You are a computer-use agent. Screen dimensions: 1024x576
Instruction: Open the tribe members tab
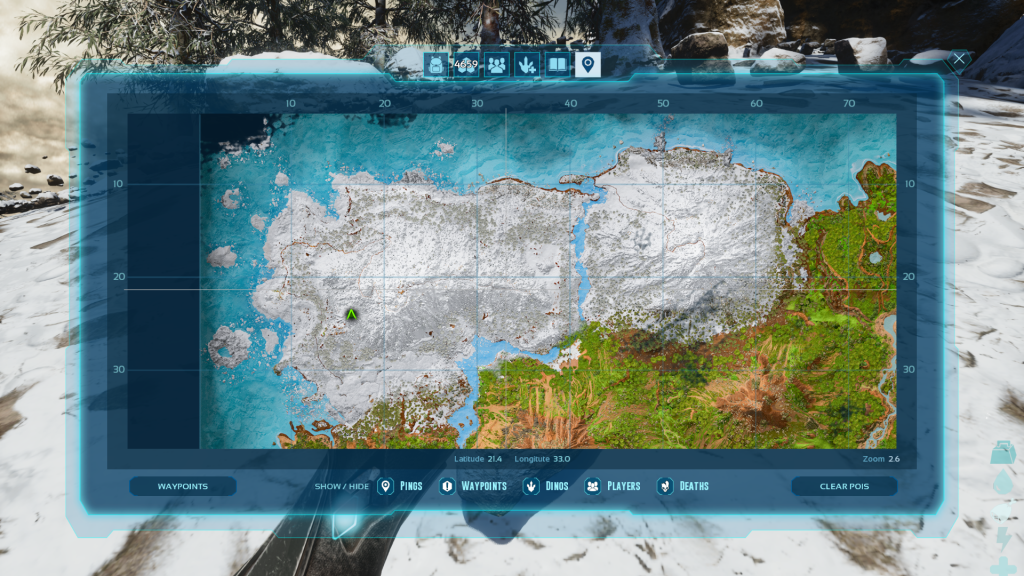(x=497, y=66)
